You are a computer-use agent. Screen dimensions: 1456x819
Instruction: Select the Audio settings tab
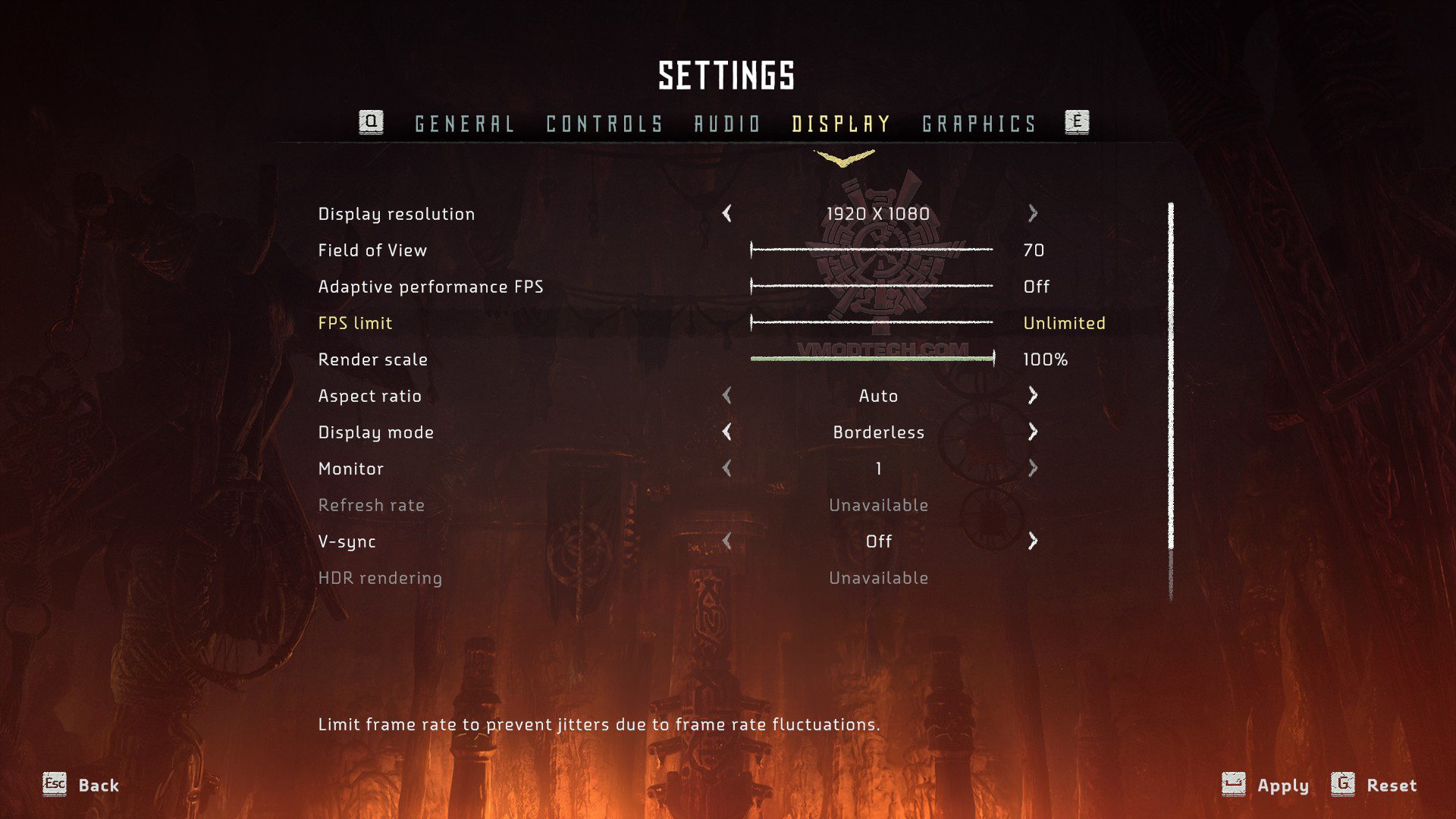(x=727, y=124)
